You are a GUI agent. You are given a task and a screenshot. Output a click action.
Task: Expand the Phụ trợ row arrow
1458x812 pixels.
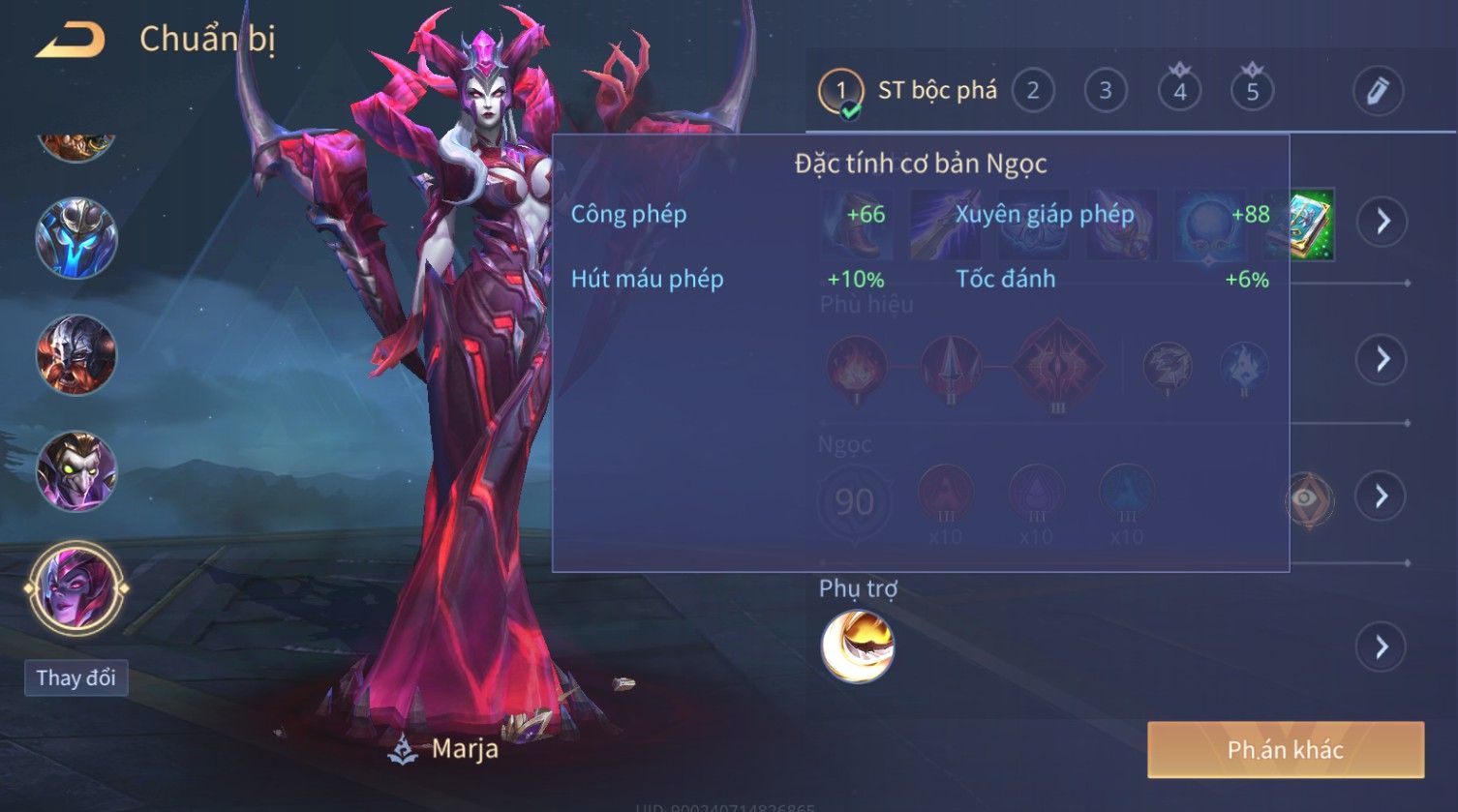pyautogui.click(x=1382, y=647)
